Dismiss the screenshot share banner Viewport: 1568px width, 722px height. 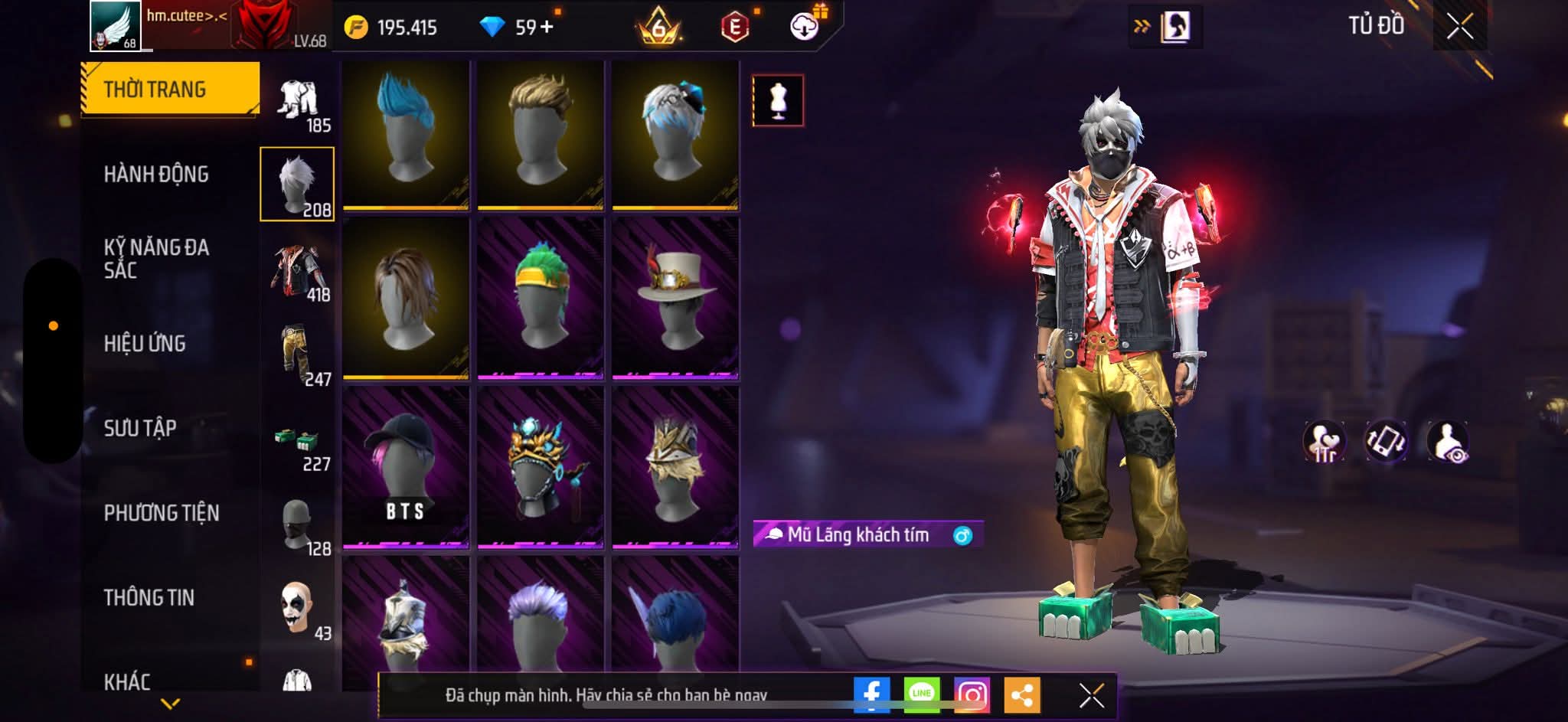1091,695
